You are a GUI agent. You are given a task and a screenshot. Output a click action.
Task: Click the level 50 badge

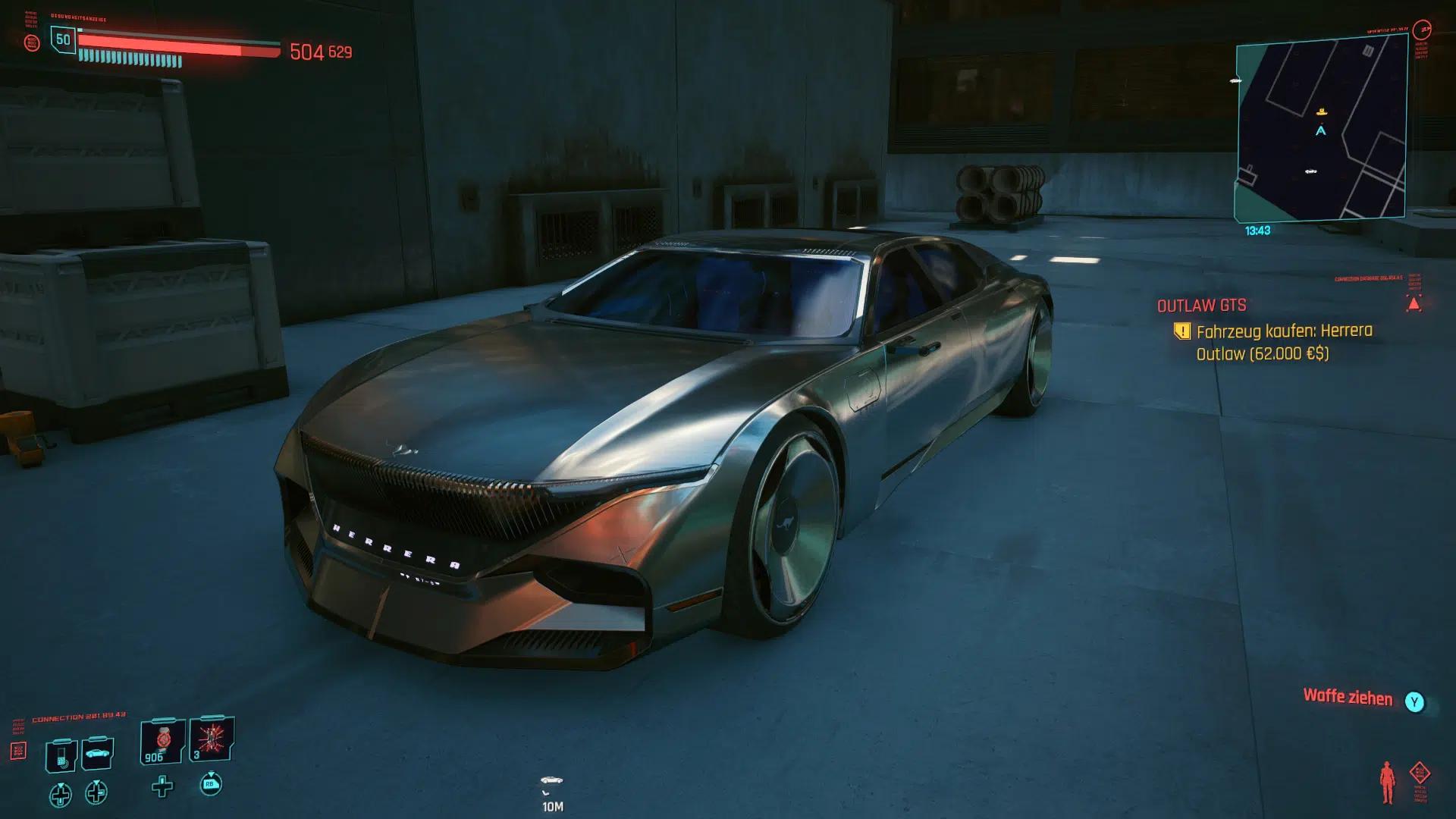[x=63, y=40]
